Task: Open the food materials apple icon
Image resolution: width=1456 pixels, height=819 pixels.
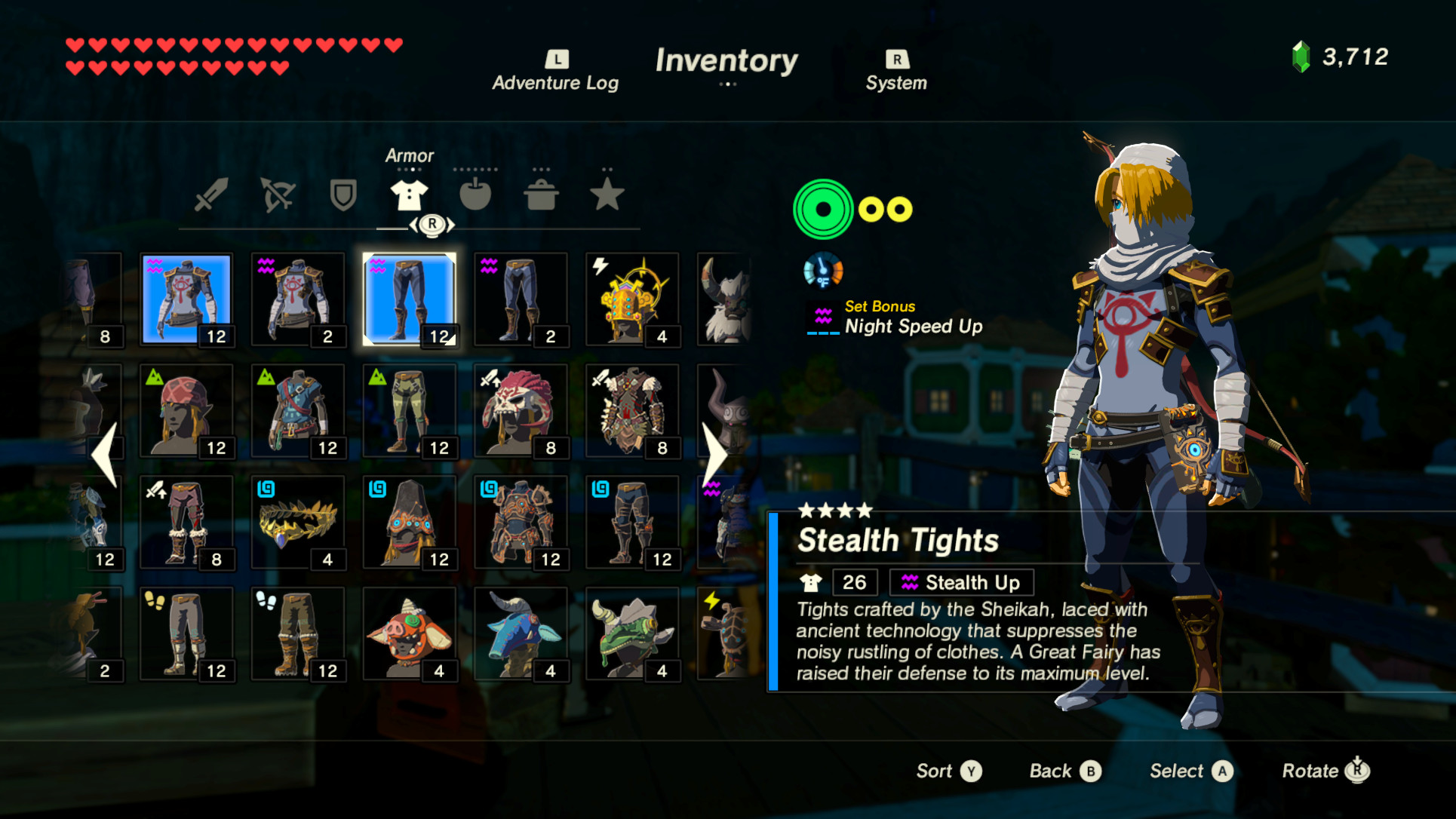Action: click(475, 195)
